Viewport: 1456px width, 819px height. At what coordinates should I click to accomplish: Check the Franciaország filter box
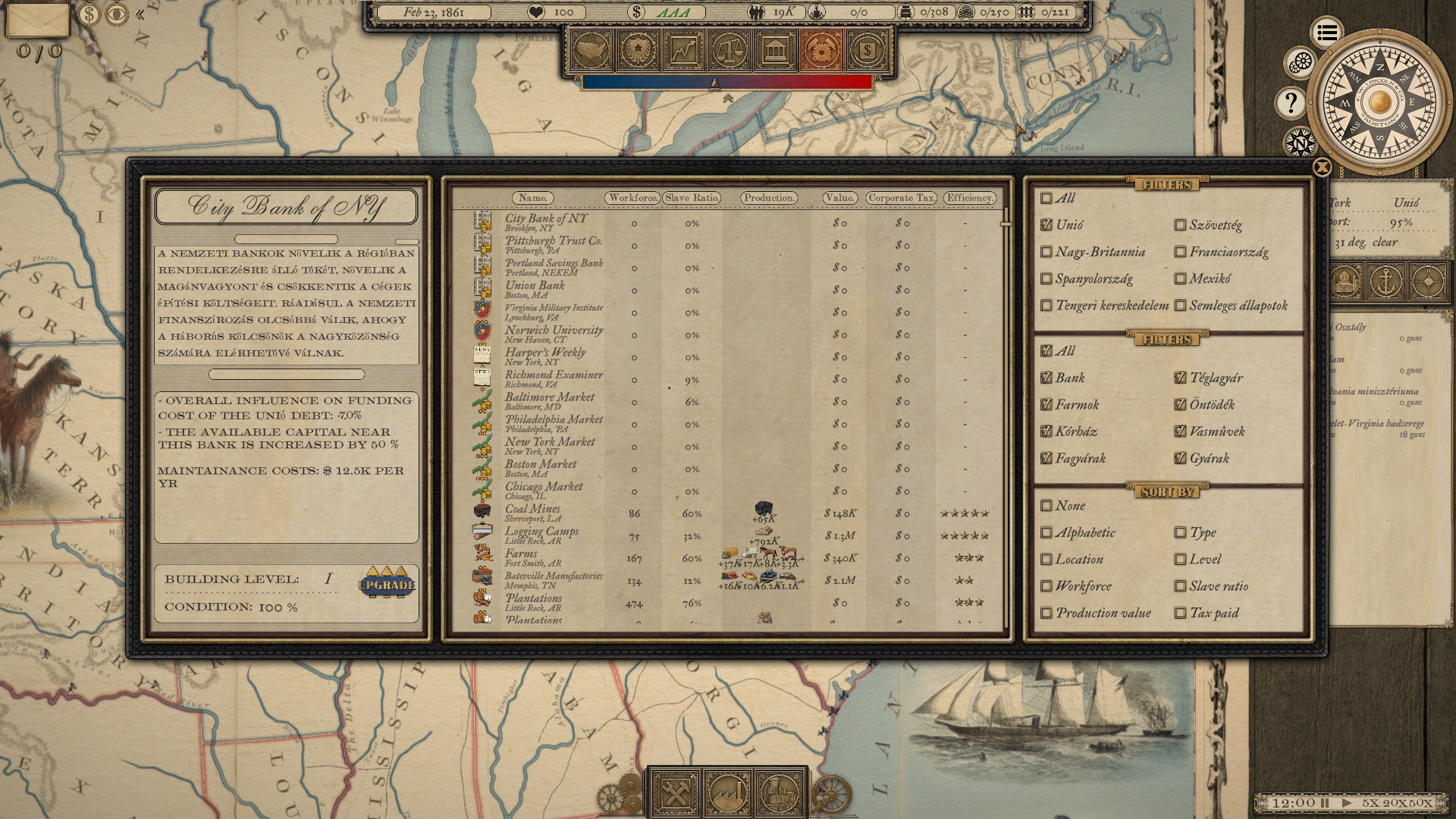[1180, 252]
